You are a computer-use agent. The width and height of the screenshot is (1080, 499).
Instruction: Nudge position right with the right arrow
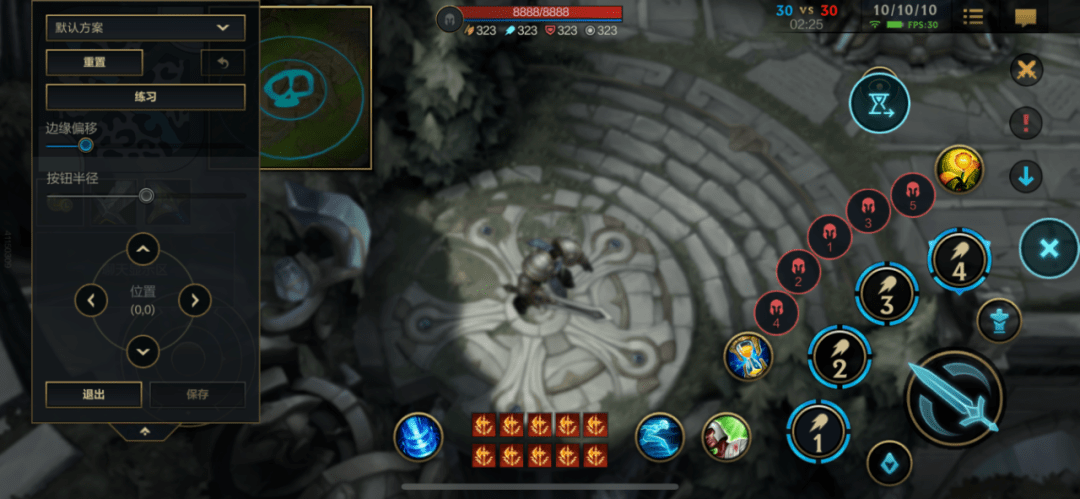tap(194, 299)
